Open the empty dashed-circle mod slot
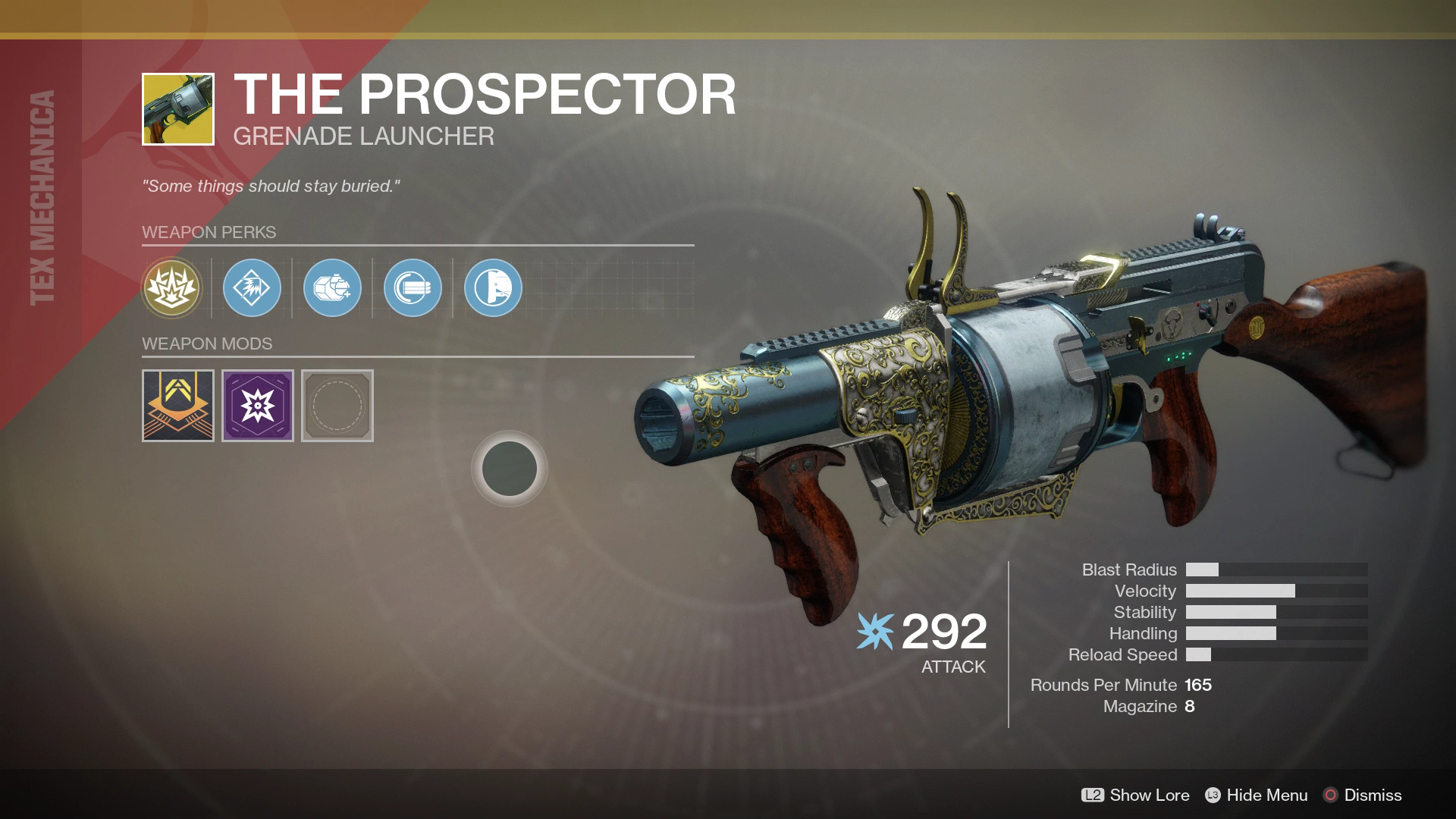 [337, 406]
